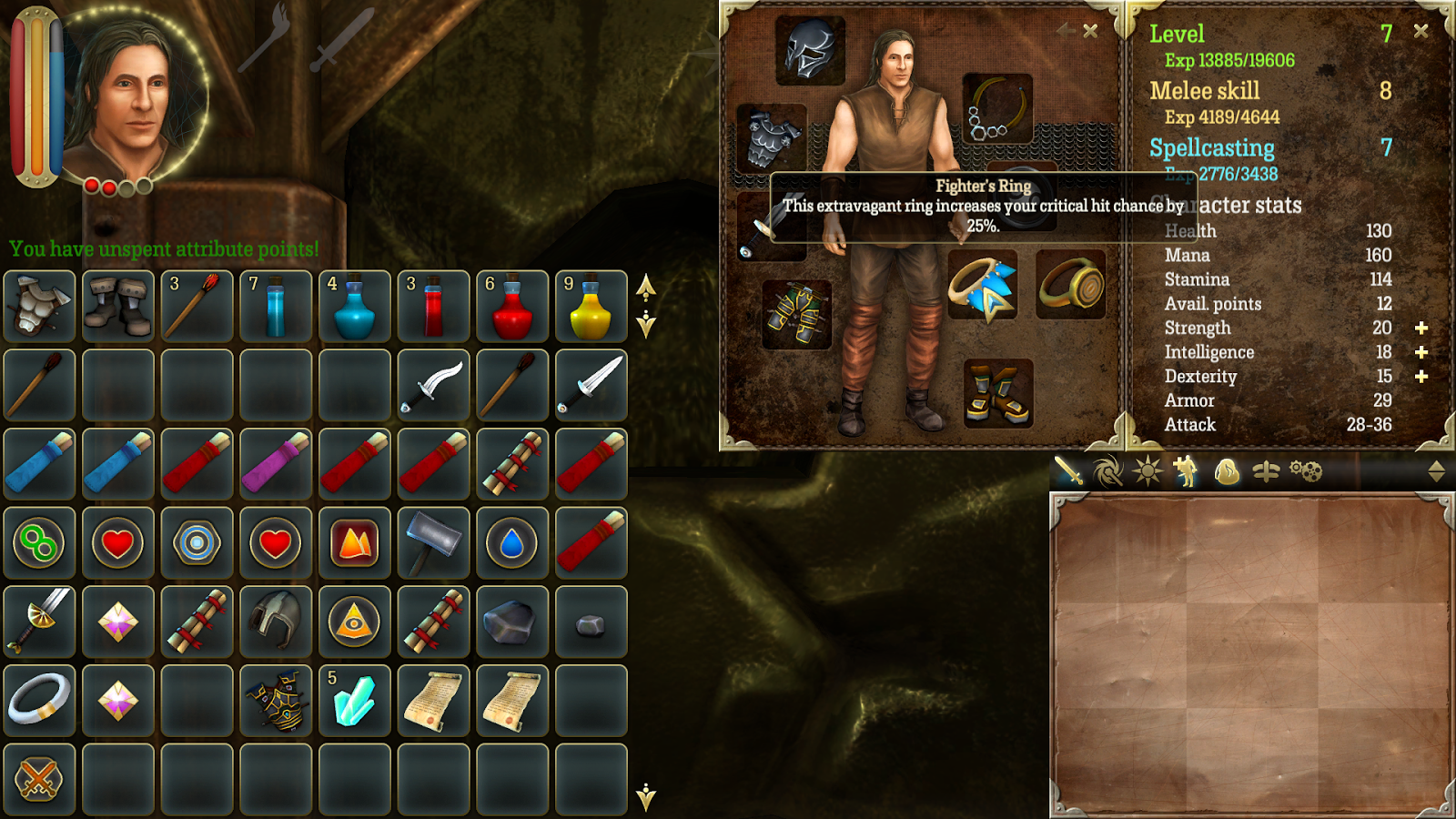Open the bag inventory icon in the bottom toolbar
This screenshot has height=819, width=1456.
[x=1227, y=471]
